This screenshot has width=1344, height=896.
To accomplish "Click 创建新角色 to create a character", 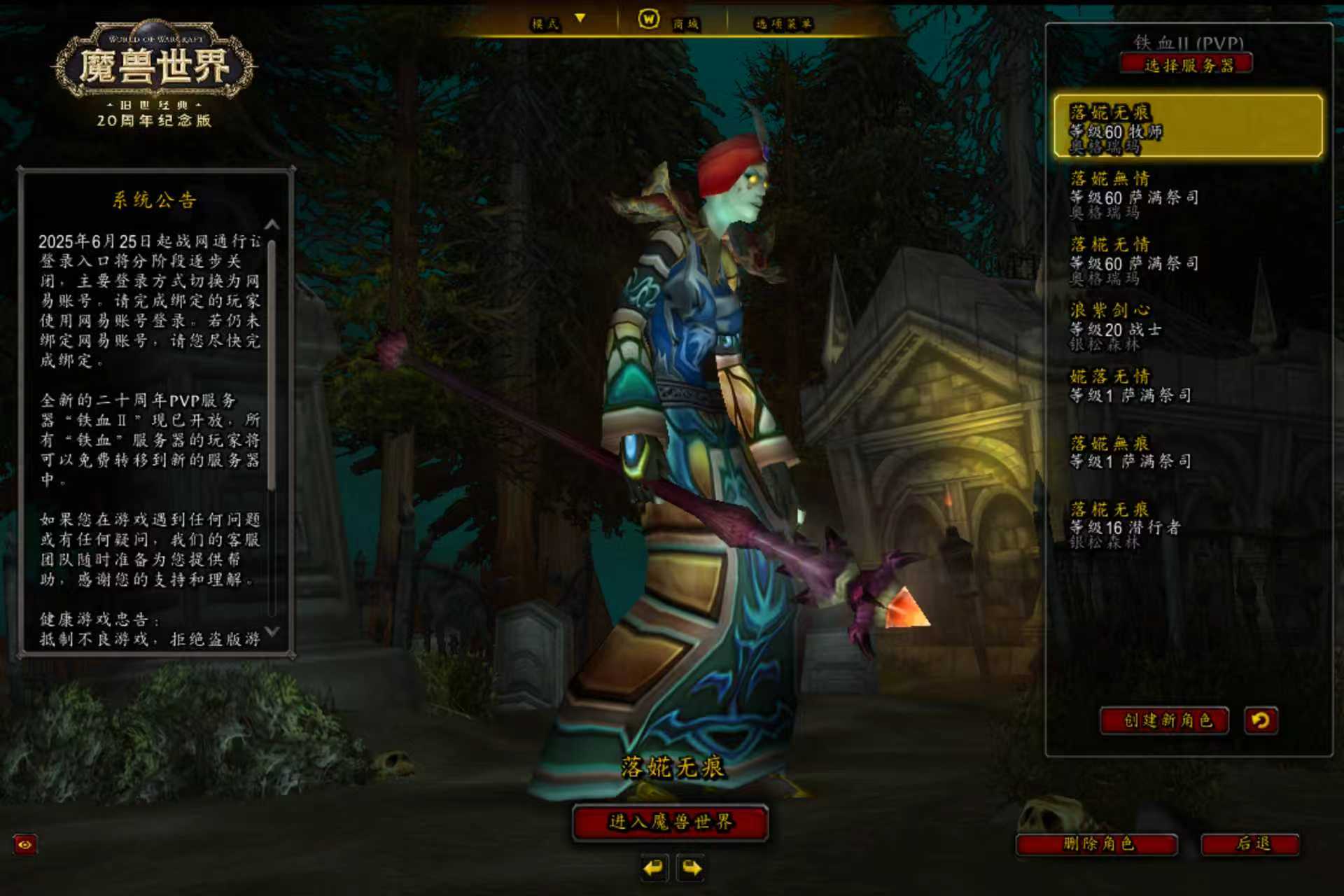I will click(x=1165, y=720).
